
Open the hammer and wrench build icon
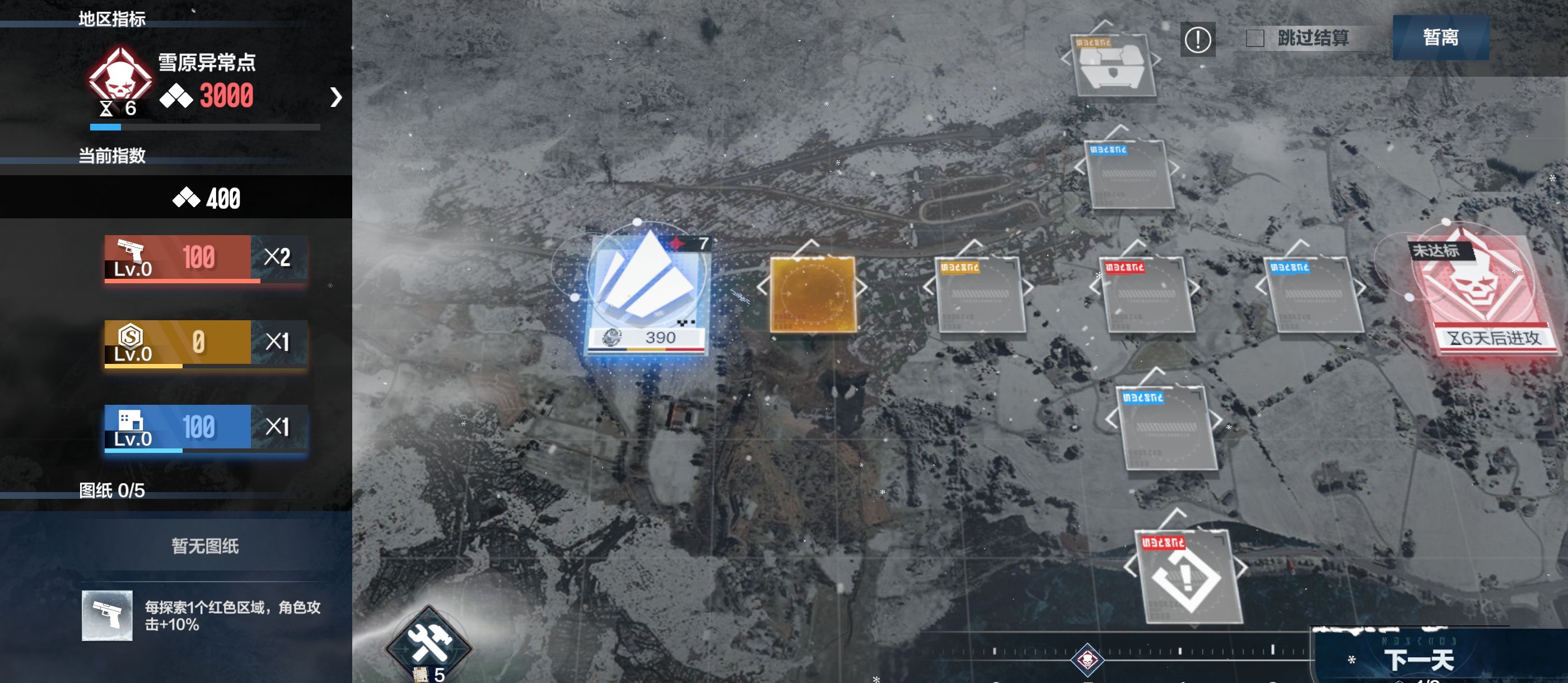click(429, 643)
